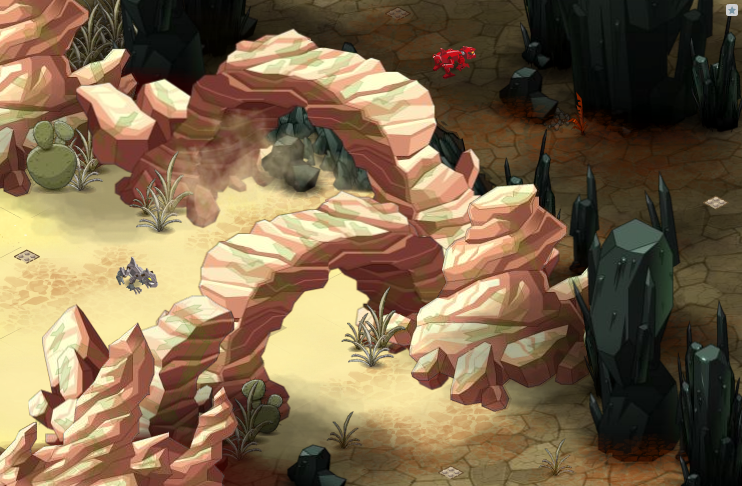742x486 pixels.
Task: Click the star icon button
Action: point(732,10)
